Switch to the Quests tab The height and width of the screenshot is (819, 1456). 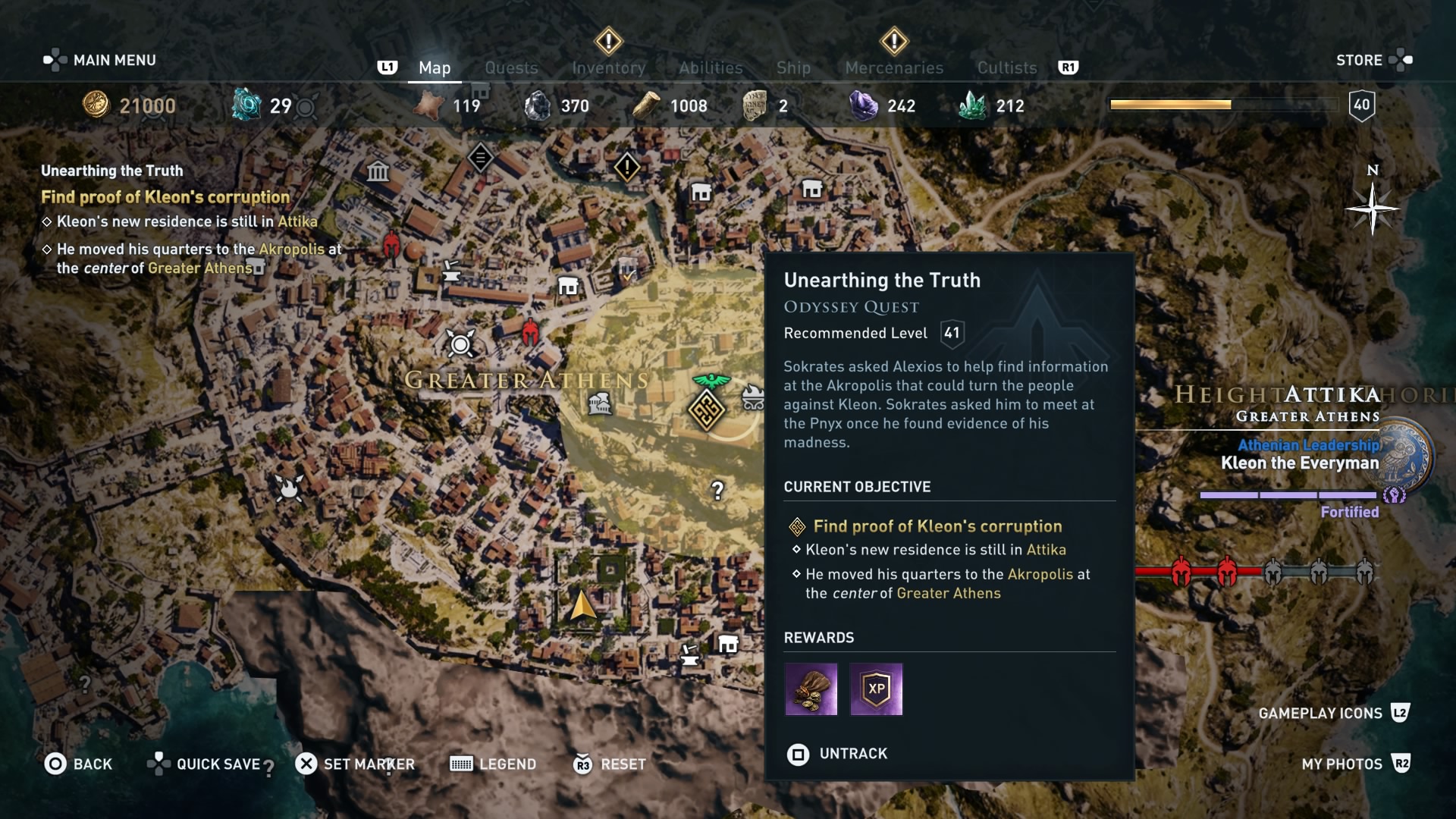[512, 67]
